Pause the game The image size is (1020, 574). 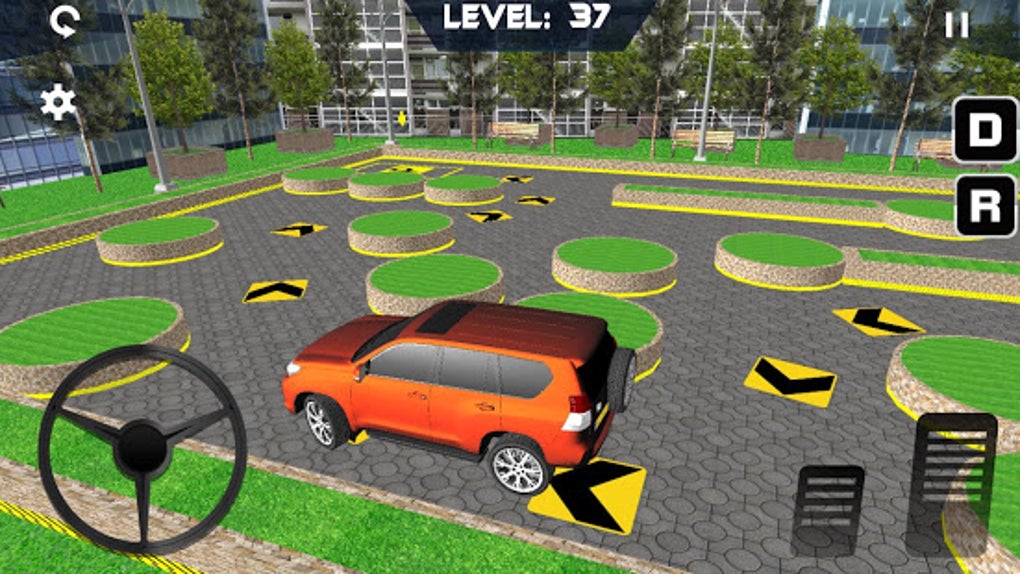coord(957,26)
